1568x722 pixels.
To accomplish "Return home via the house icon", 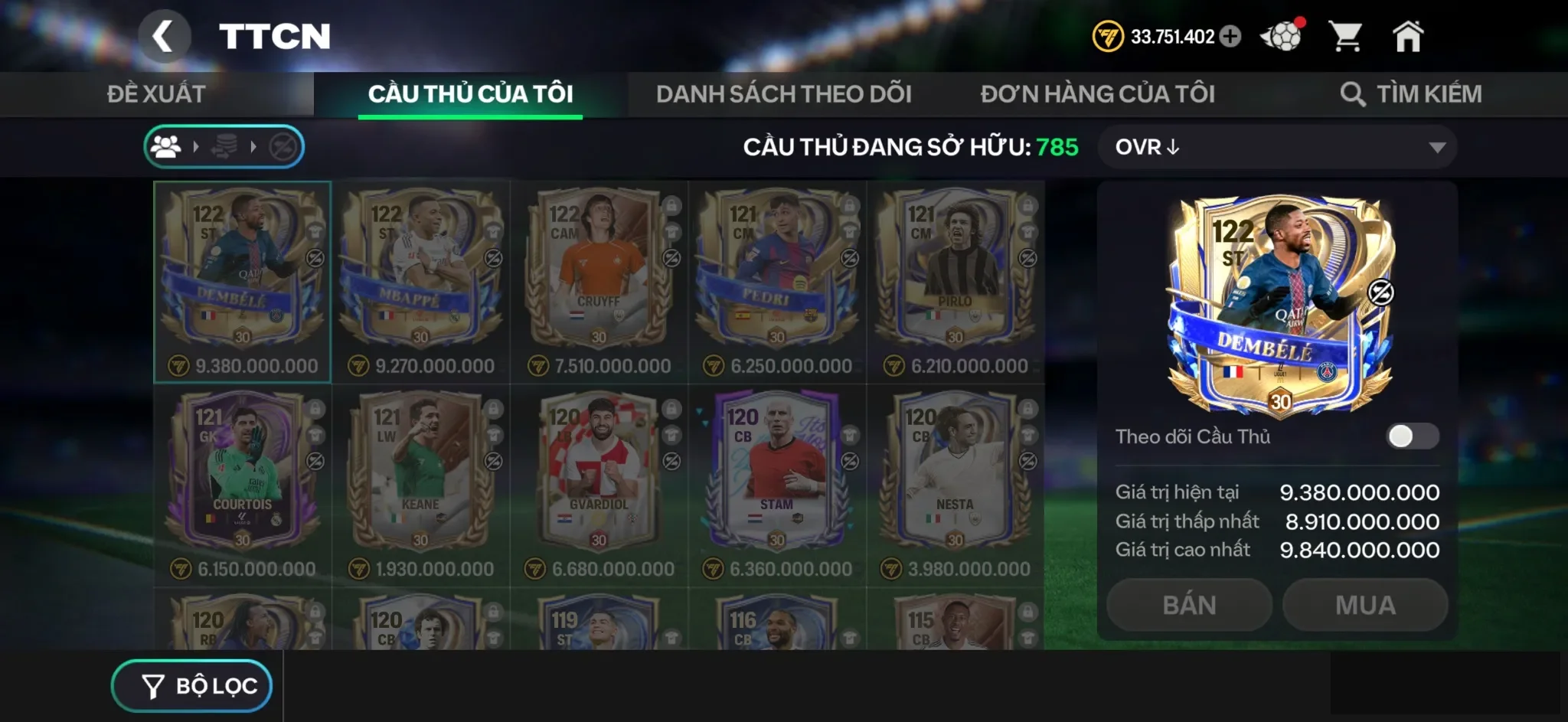I will pos(1409,36).
